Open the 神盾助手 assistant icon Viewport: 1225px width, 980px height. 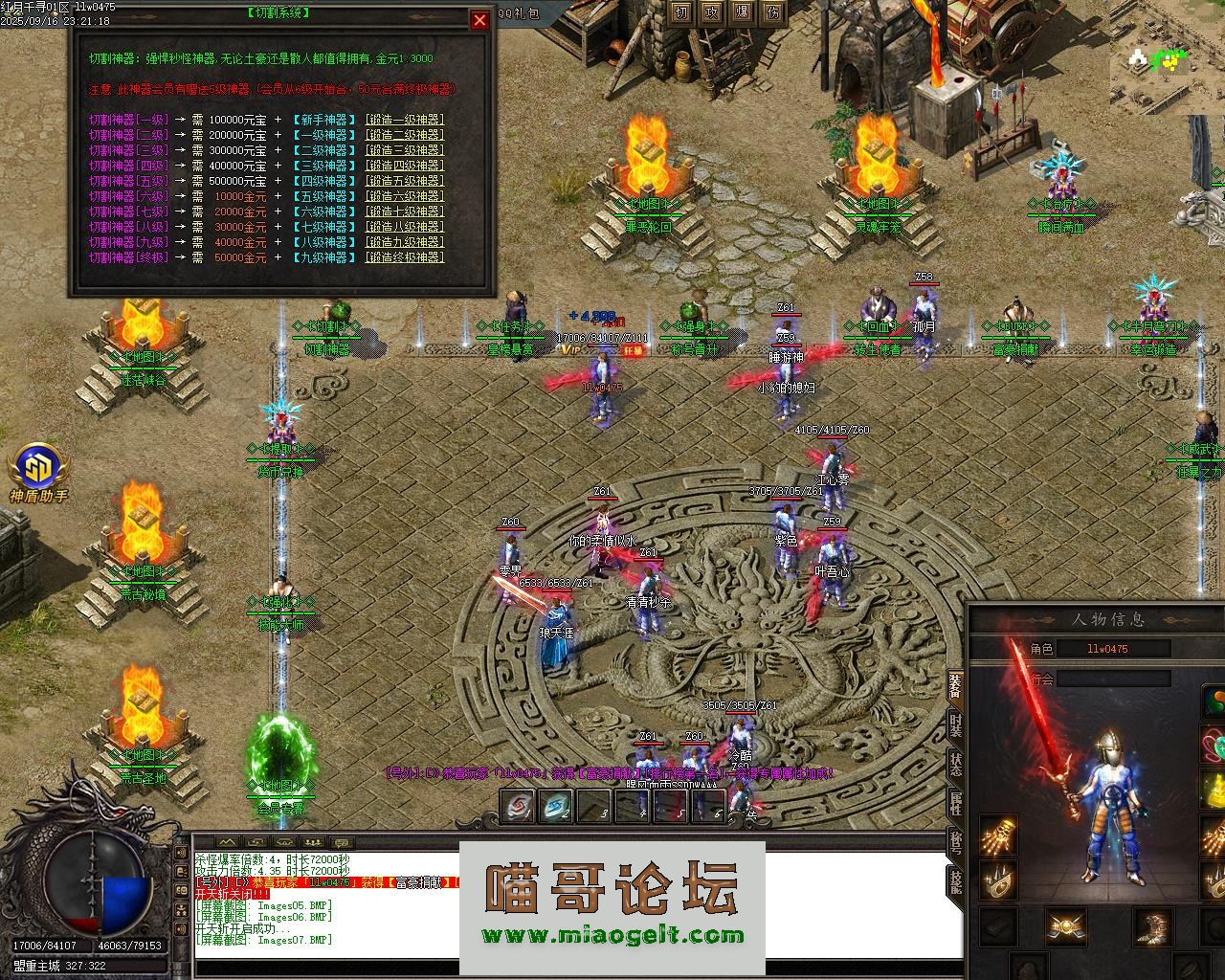[38, 469]
